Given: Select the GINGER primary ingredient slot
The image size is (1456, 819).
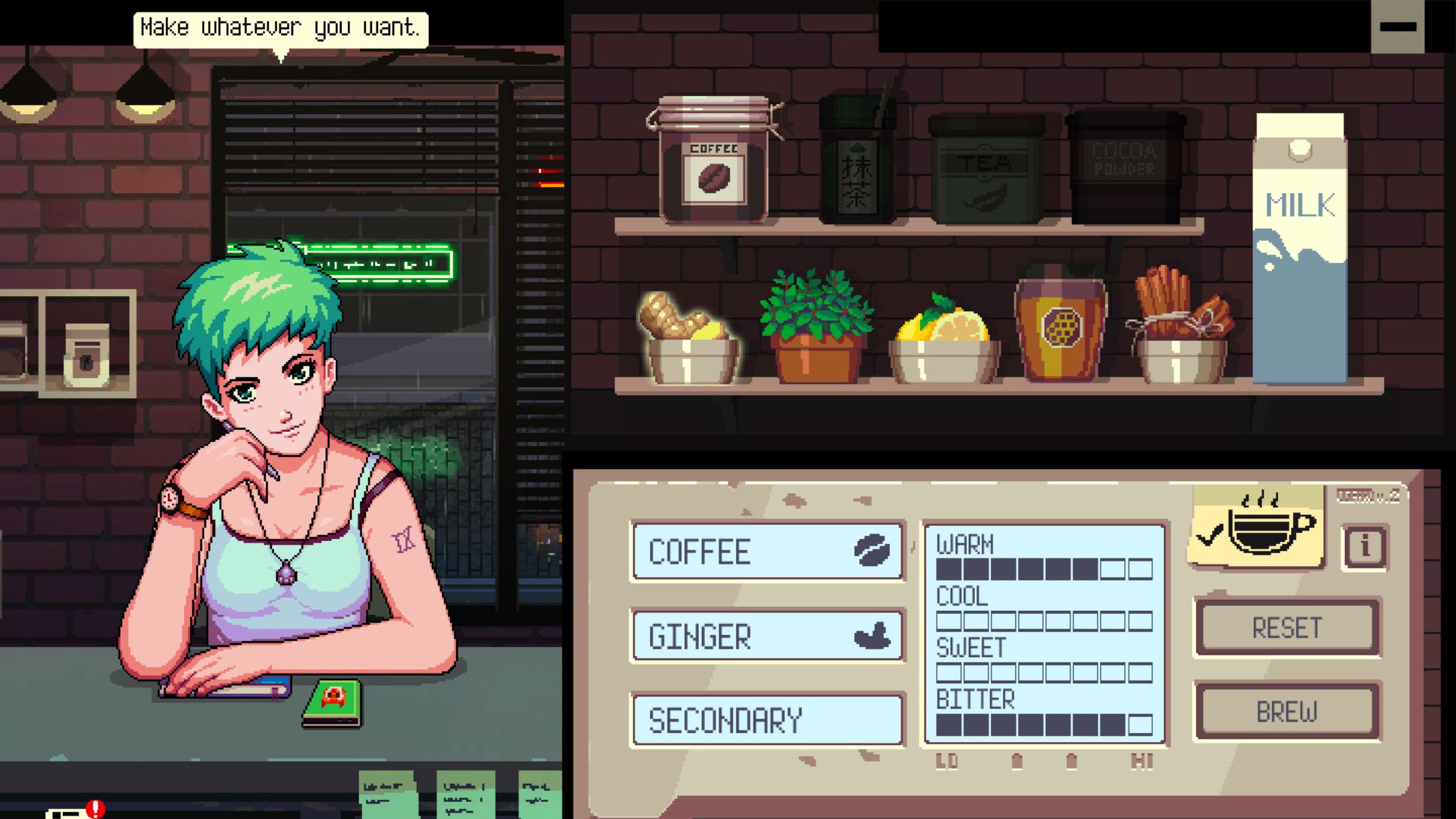Looking at the screenshot, I should pos(767,636).
